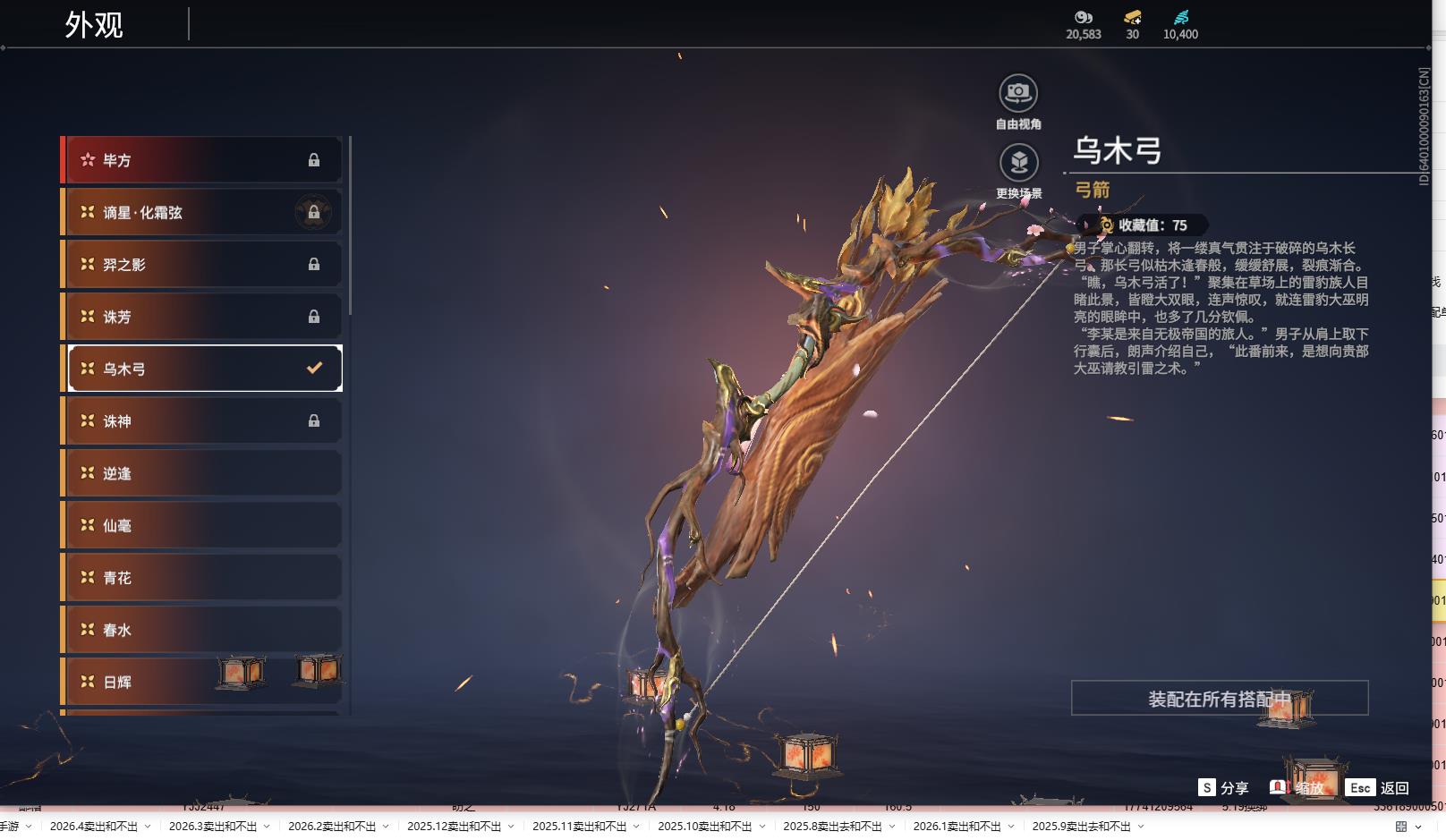Select the 乌木弓 list entry
Viewport: 1446px width, 840px height.
pos(201,369)
